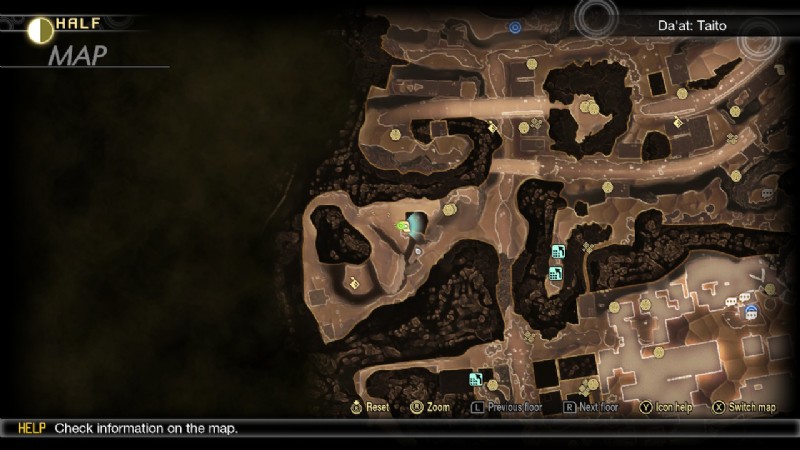Select the blue circular leyline marker on the map
Image resolution: width=800 pixels, height=450 pixels.
point(515,27)
